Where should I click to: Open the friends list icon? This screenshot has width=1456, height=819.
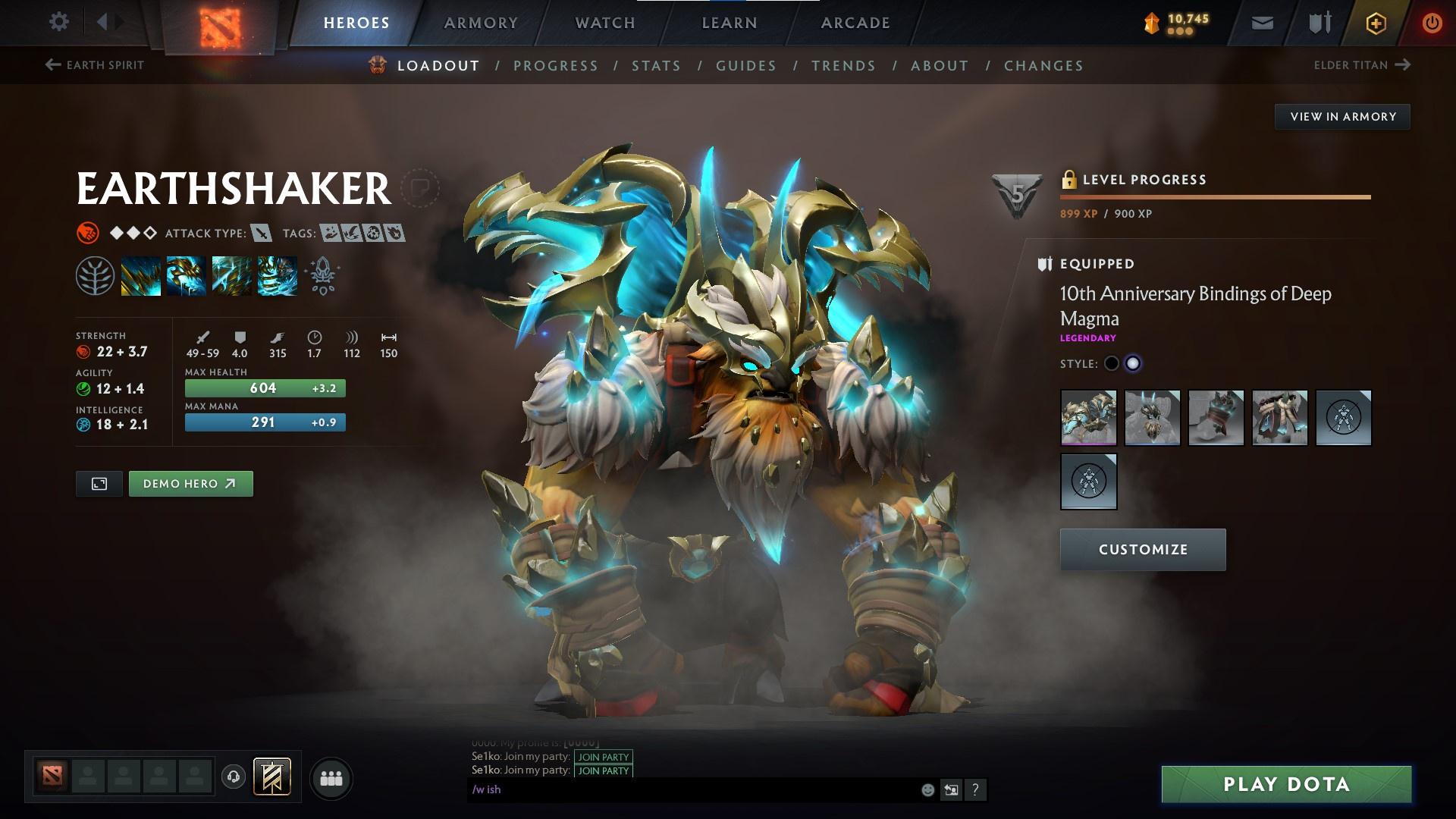coord(331,777)
